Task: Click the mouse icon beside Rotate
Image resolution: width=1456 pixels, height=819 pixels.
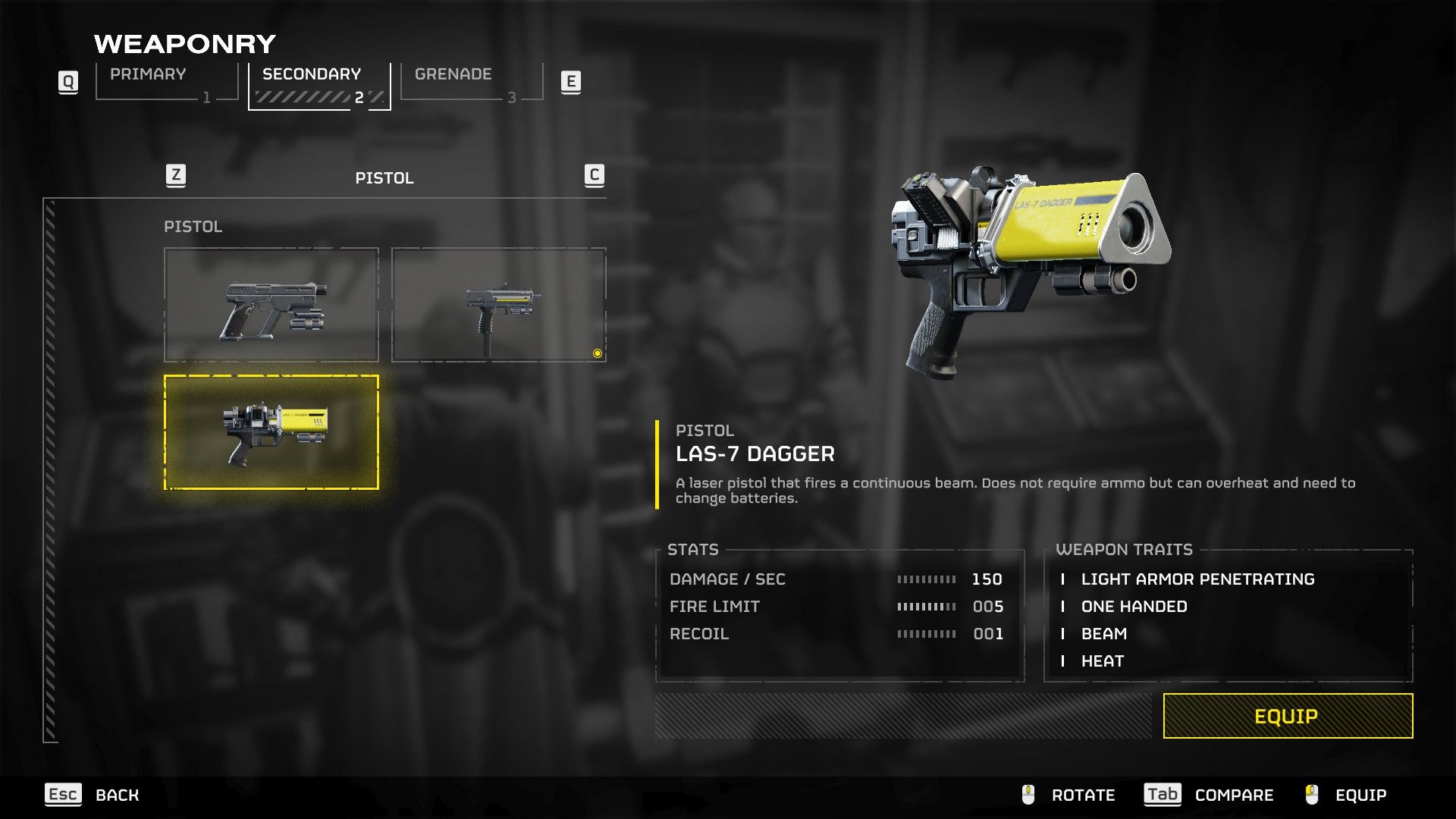Action: point(1028,795)
